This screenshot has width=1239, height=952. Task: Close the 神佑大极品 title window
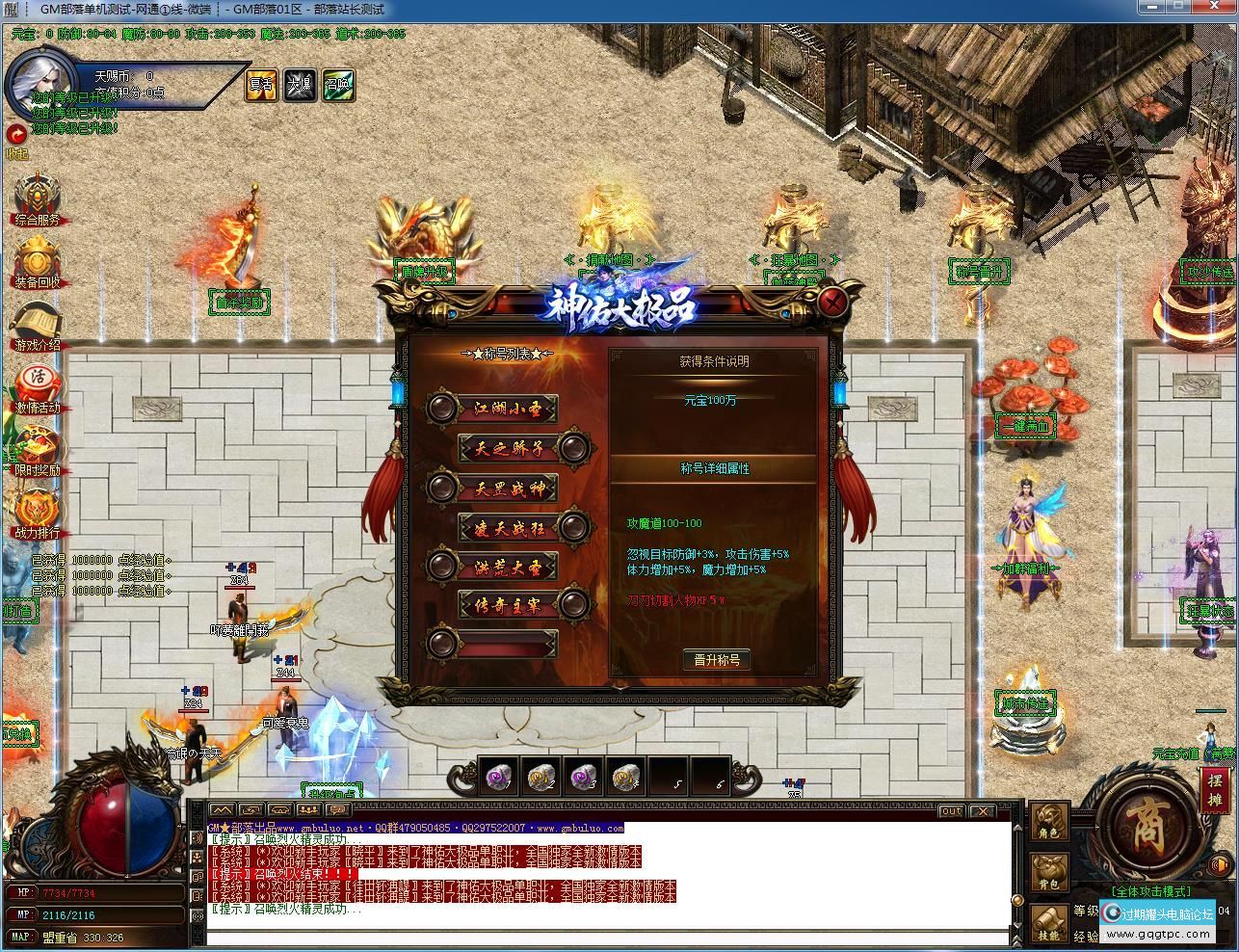(x=834, y=303)
